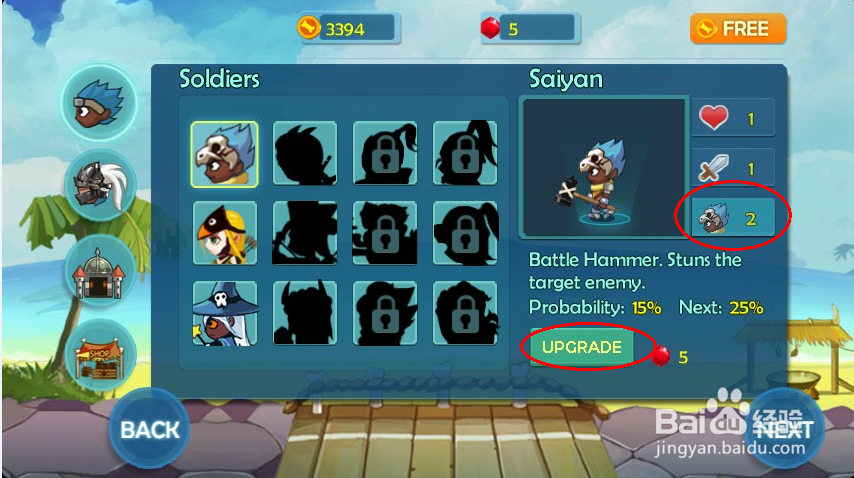
Task: Select the sword attack stat
Action: tap(731, 169)
